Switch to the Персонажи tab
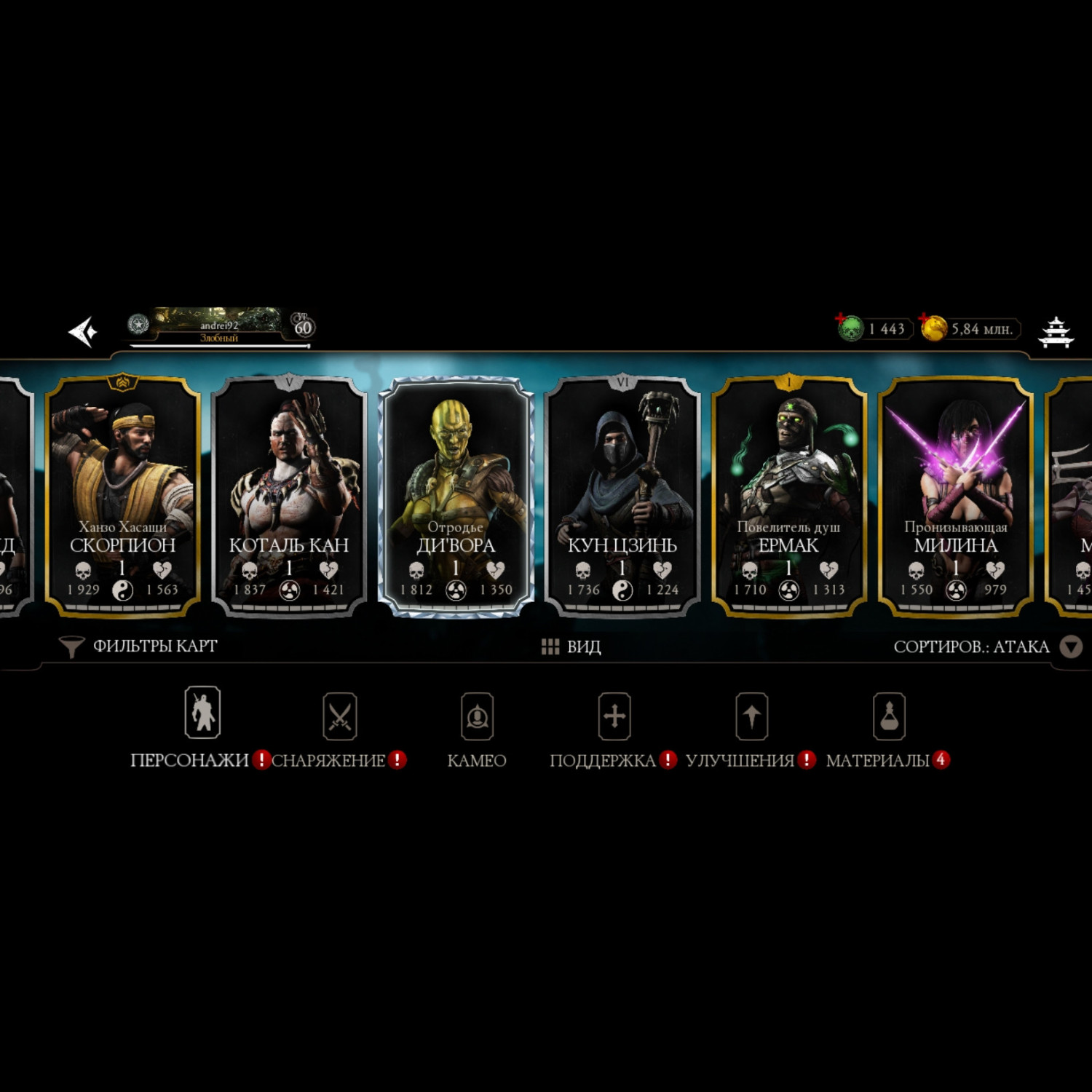Viewport: 1092px width, 1092px height. pos(202,728)
